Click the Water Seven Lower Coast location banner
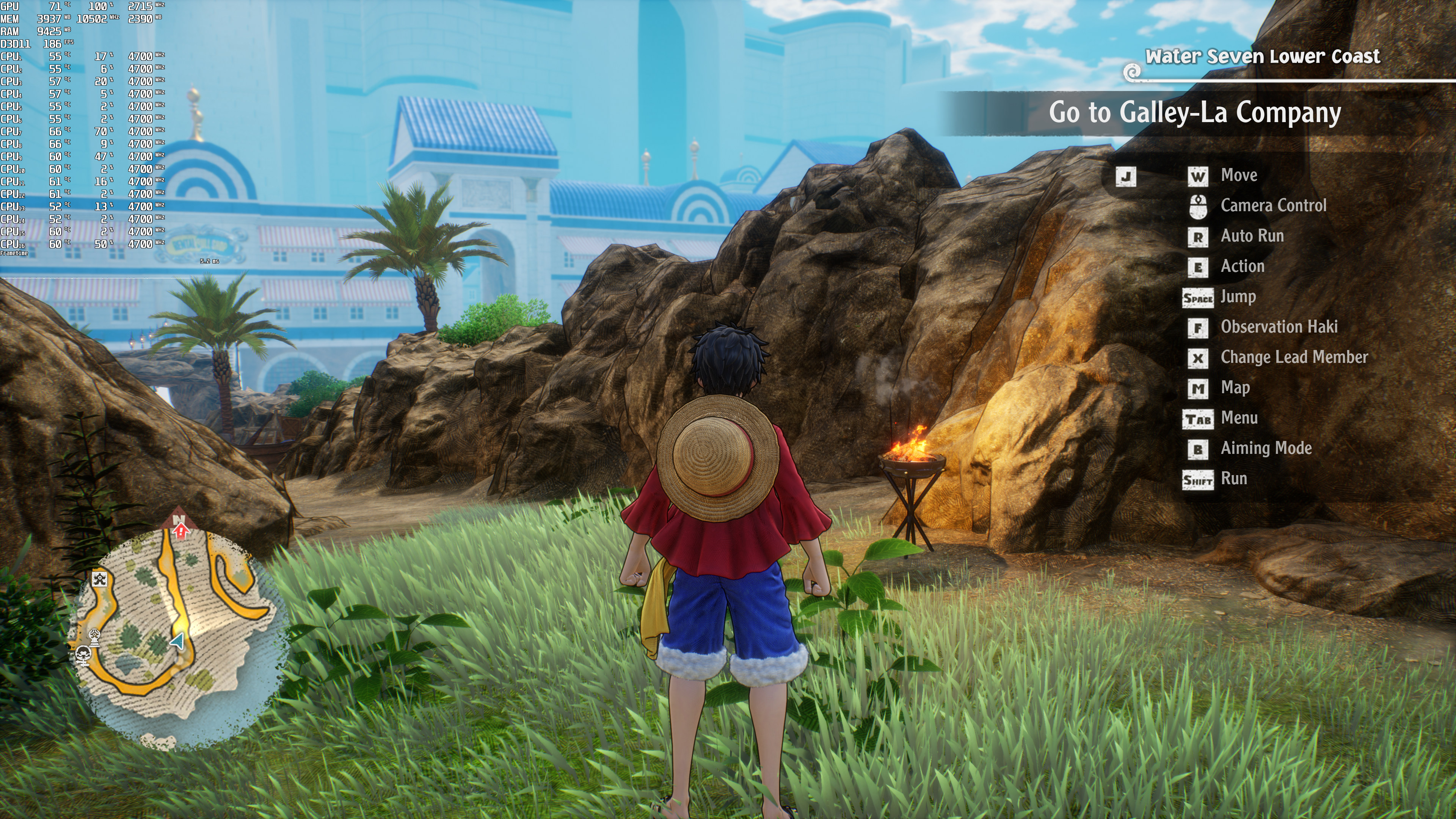1456x819 pixels. [x=1262, y=56]
